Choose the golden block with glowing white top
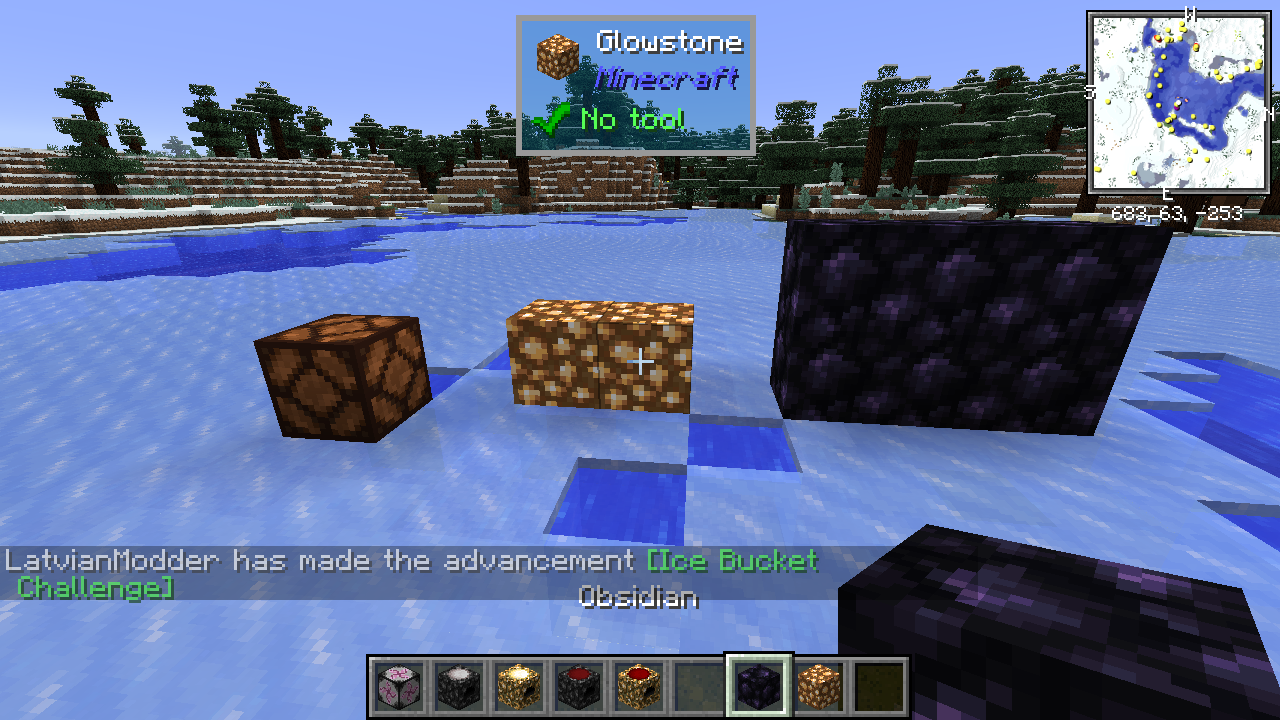The height and width of the screenshot is (720, 1280). tap(519, 687)
